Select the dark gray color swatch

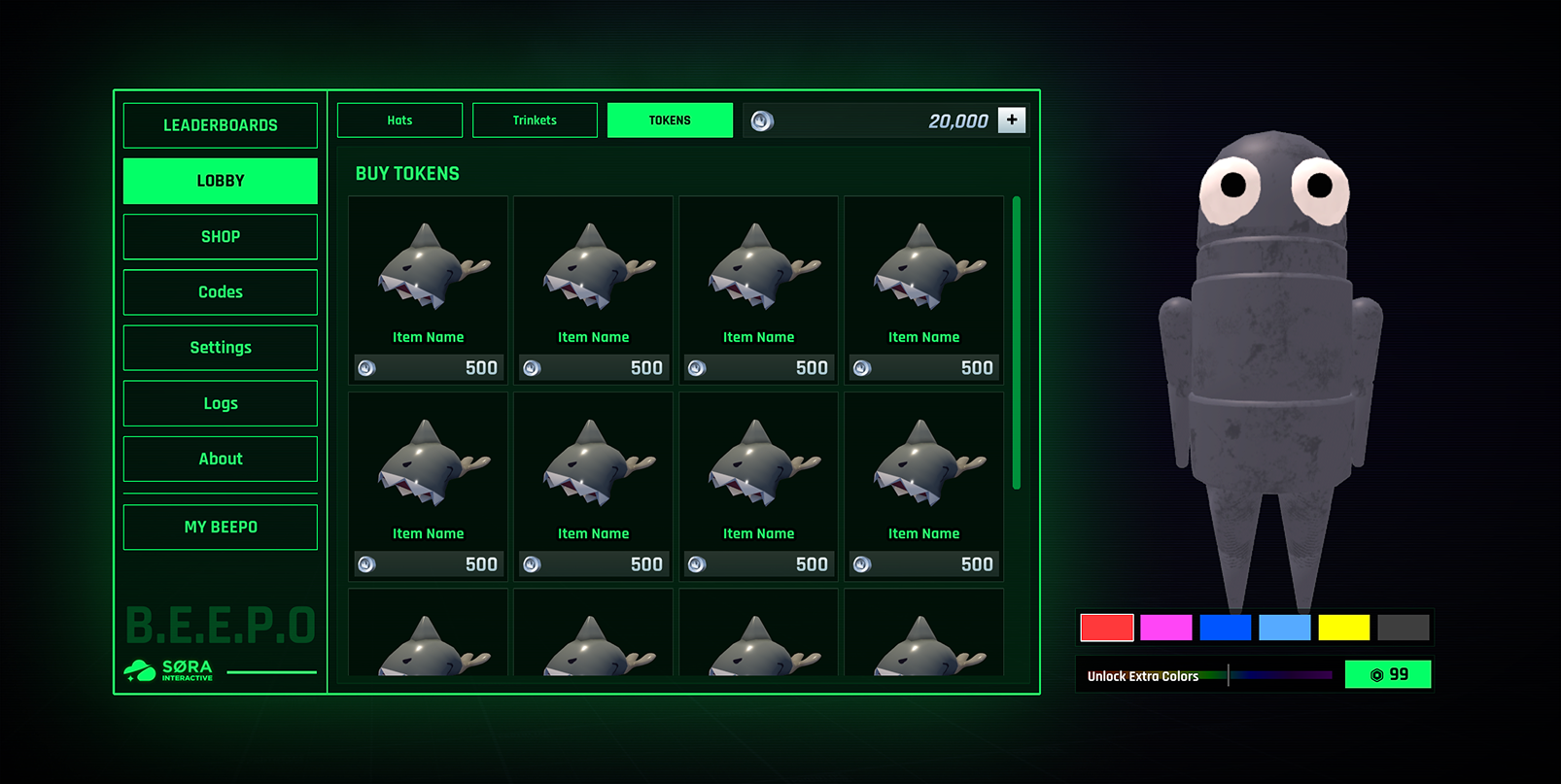click(x=1404, y=628)
